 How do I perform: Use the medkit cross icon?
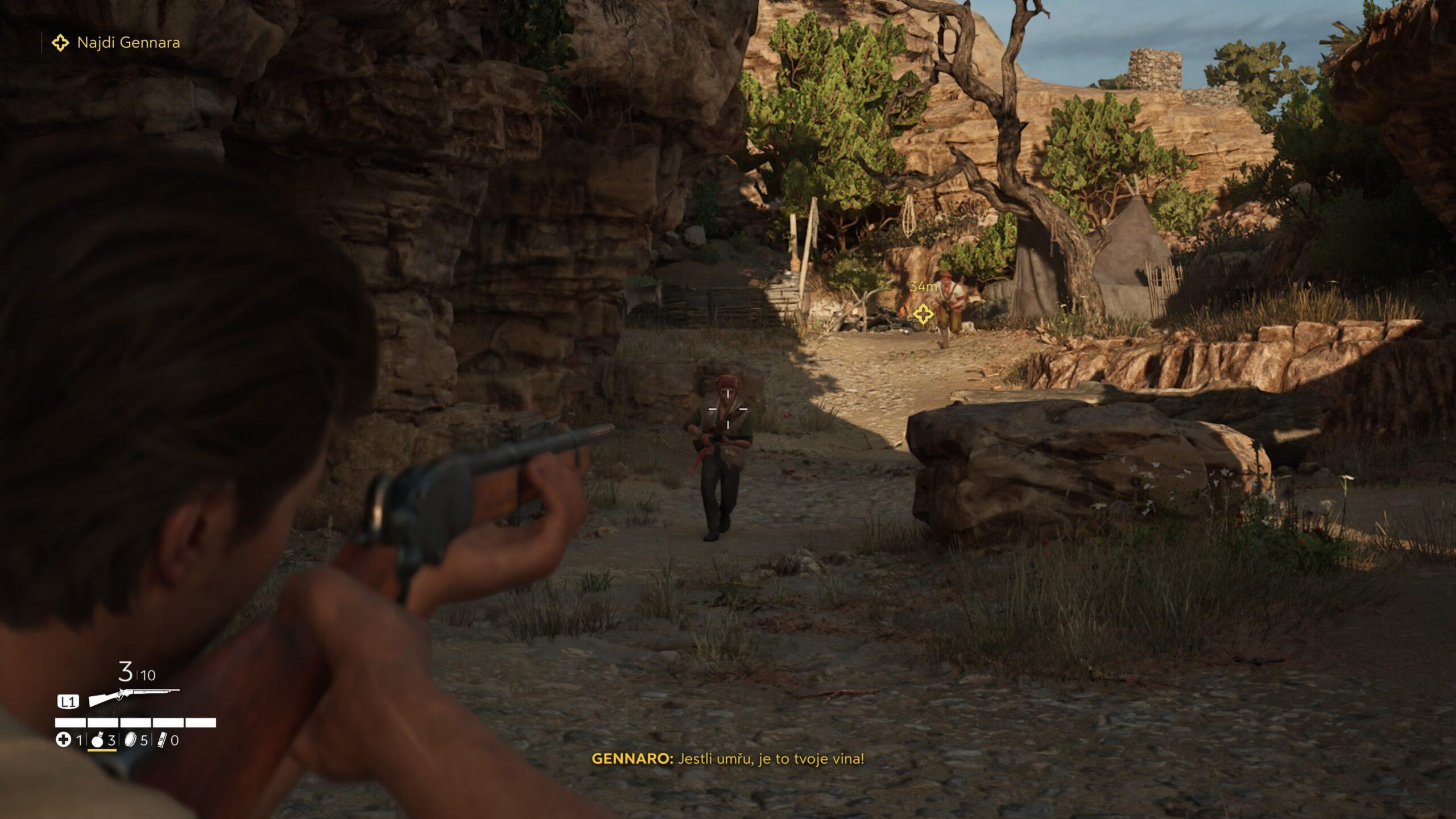pyautogui.click(x=63, y=740)
